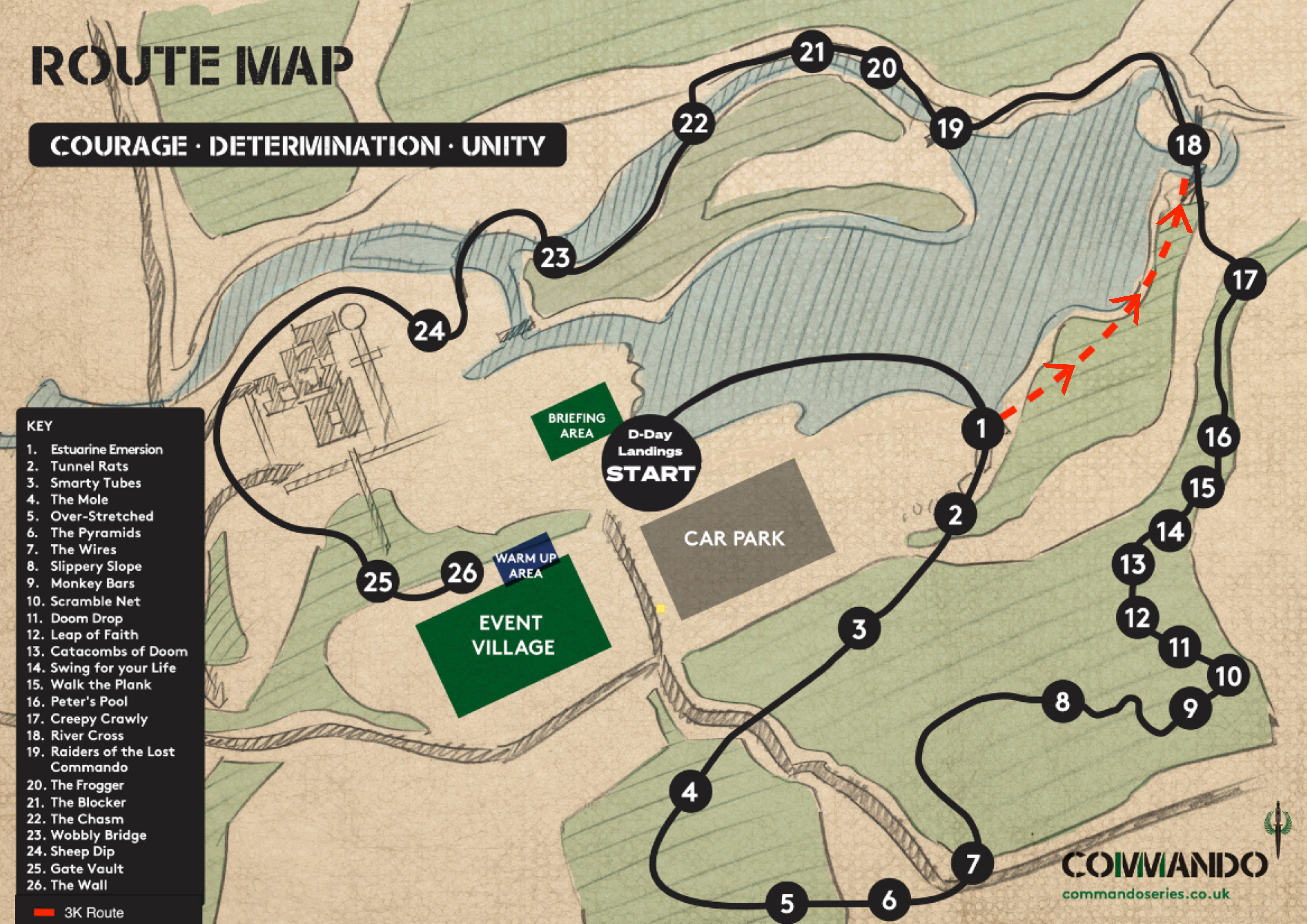The width and height of the screenshot is (1307, 924).
Task: Choose map marker number 26
Action: coord(462,572)
